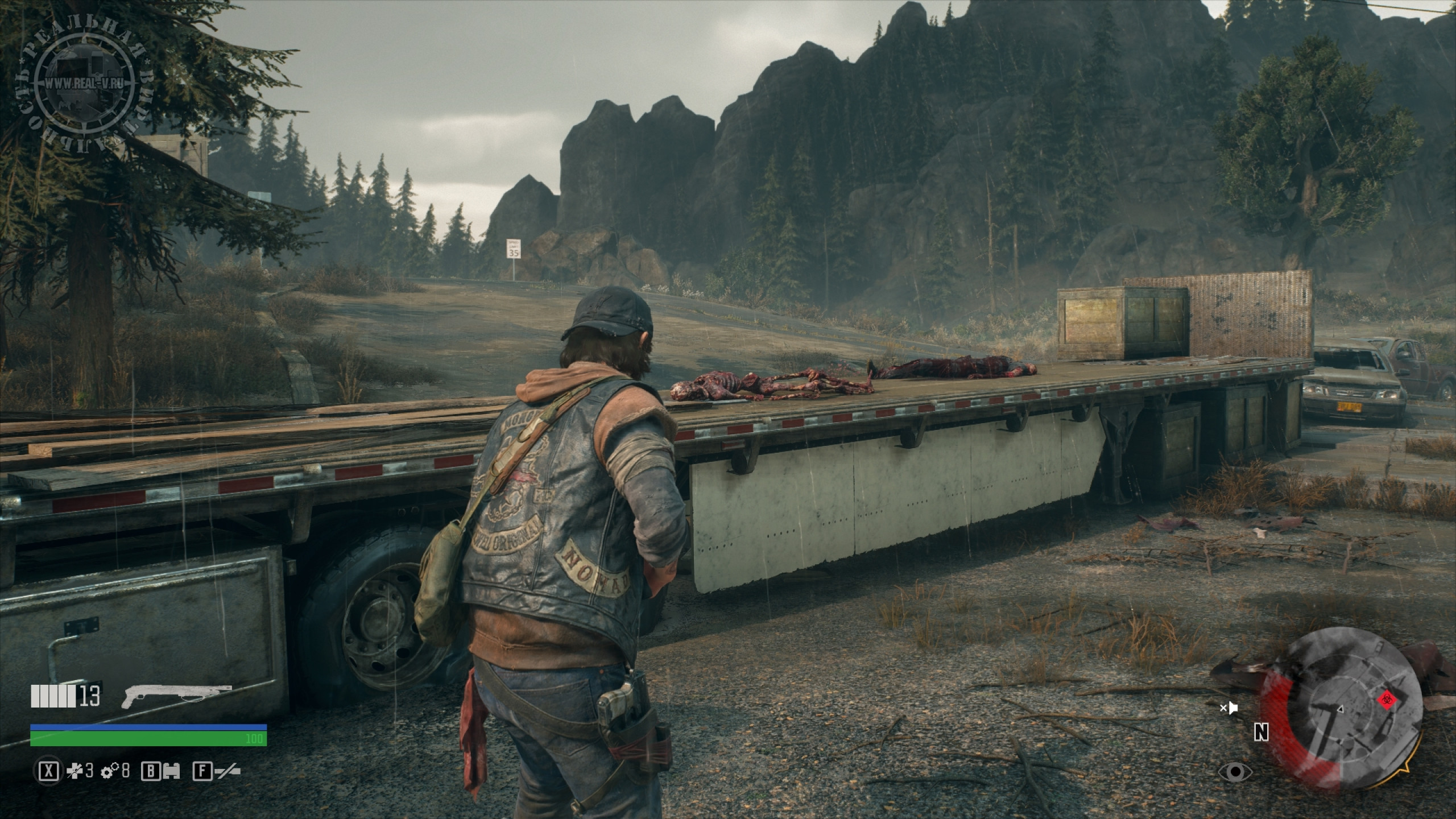
Task: Select the melee knife icon
Action: tap(226, 771)
